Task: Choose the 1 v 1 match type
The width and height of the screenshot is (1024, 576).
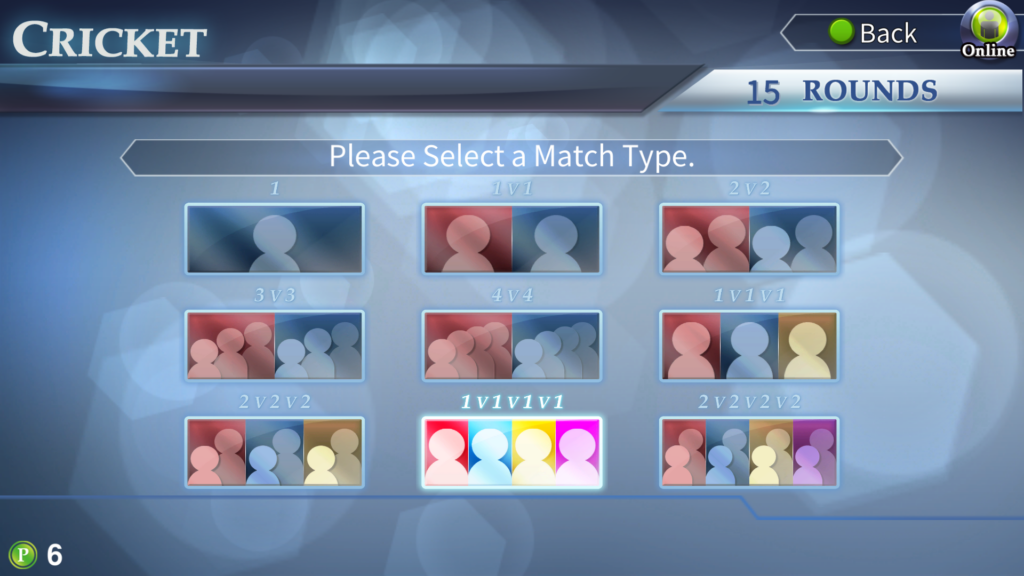Action: [x=511, y=239]
